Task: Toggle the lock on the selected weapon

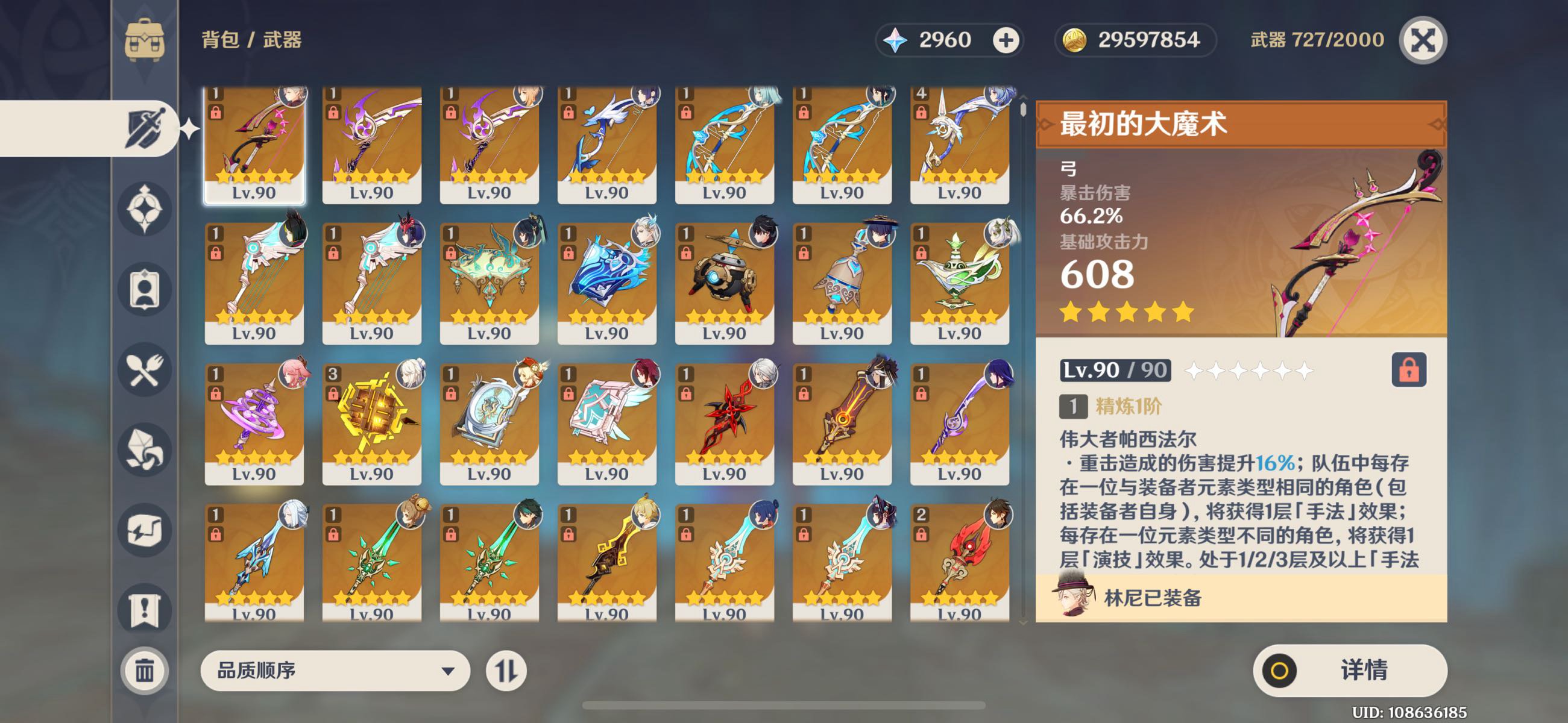Action: [1408, 370]
